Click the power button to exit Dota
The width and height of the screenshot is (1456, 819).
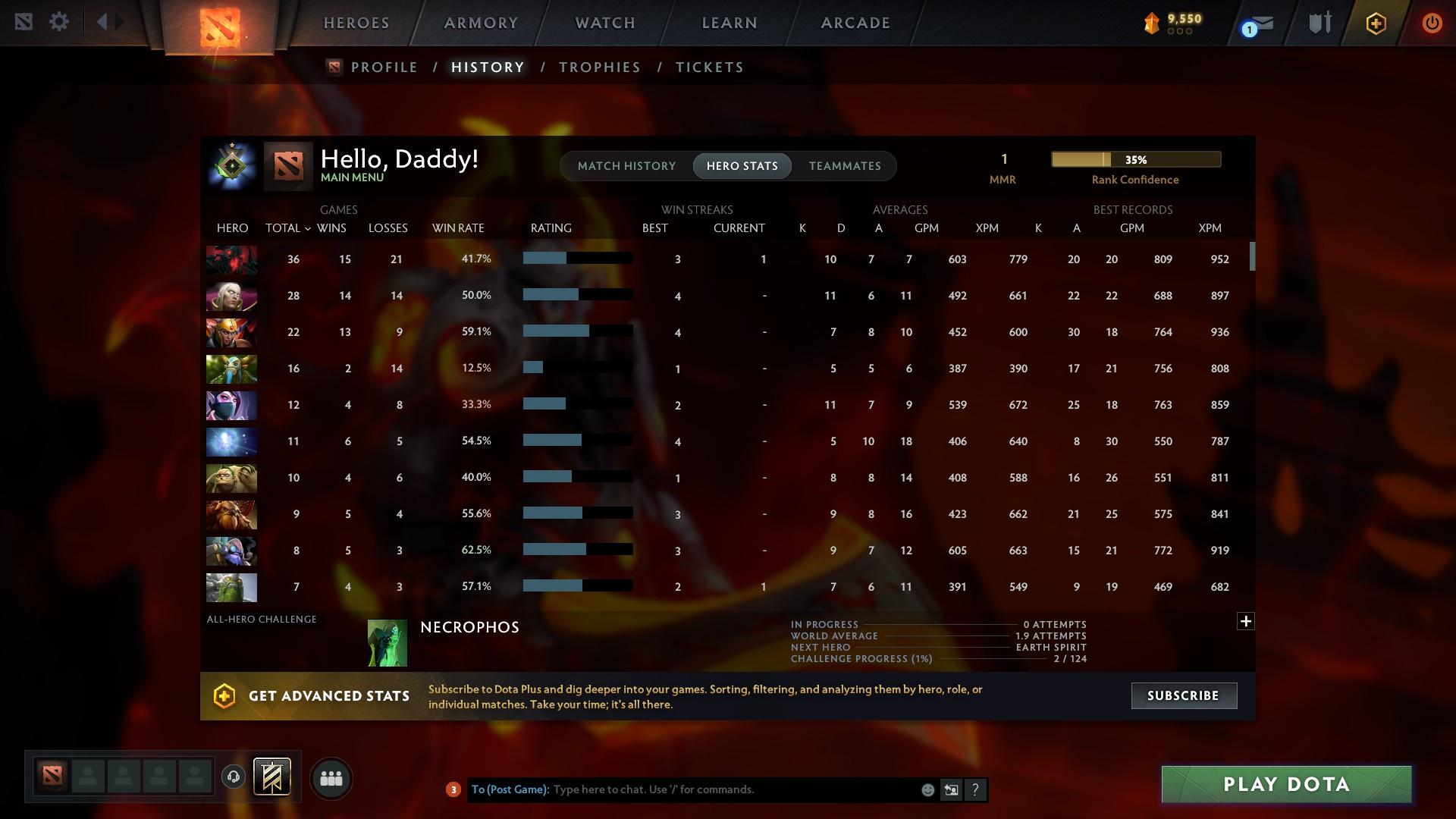pos(1432,23)
